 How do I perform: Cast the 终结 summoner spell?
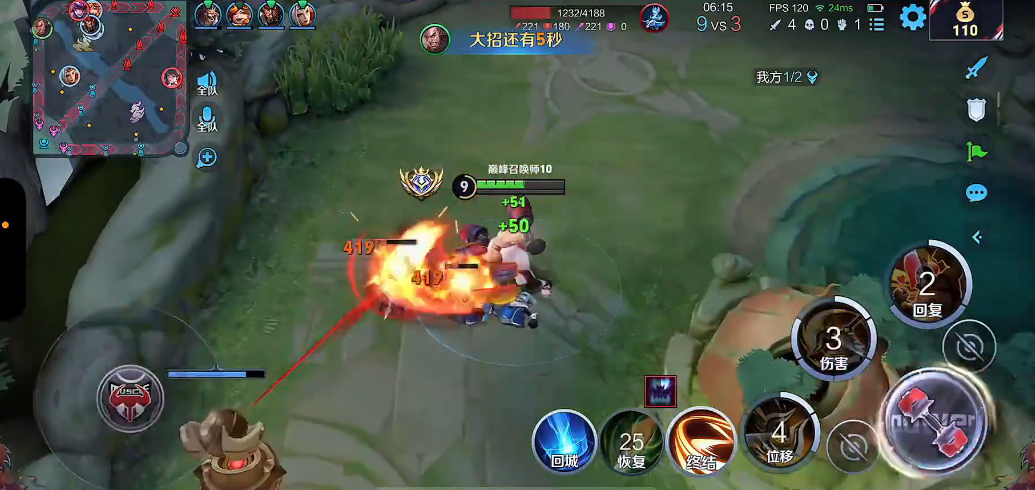coord(700,440)
